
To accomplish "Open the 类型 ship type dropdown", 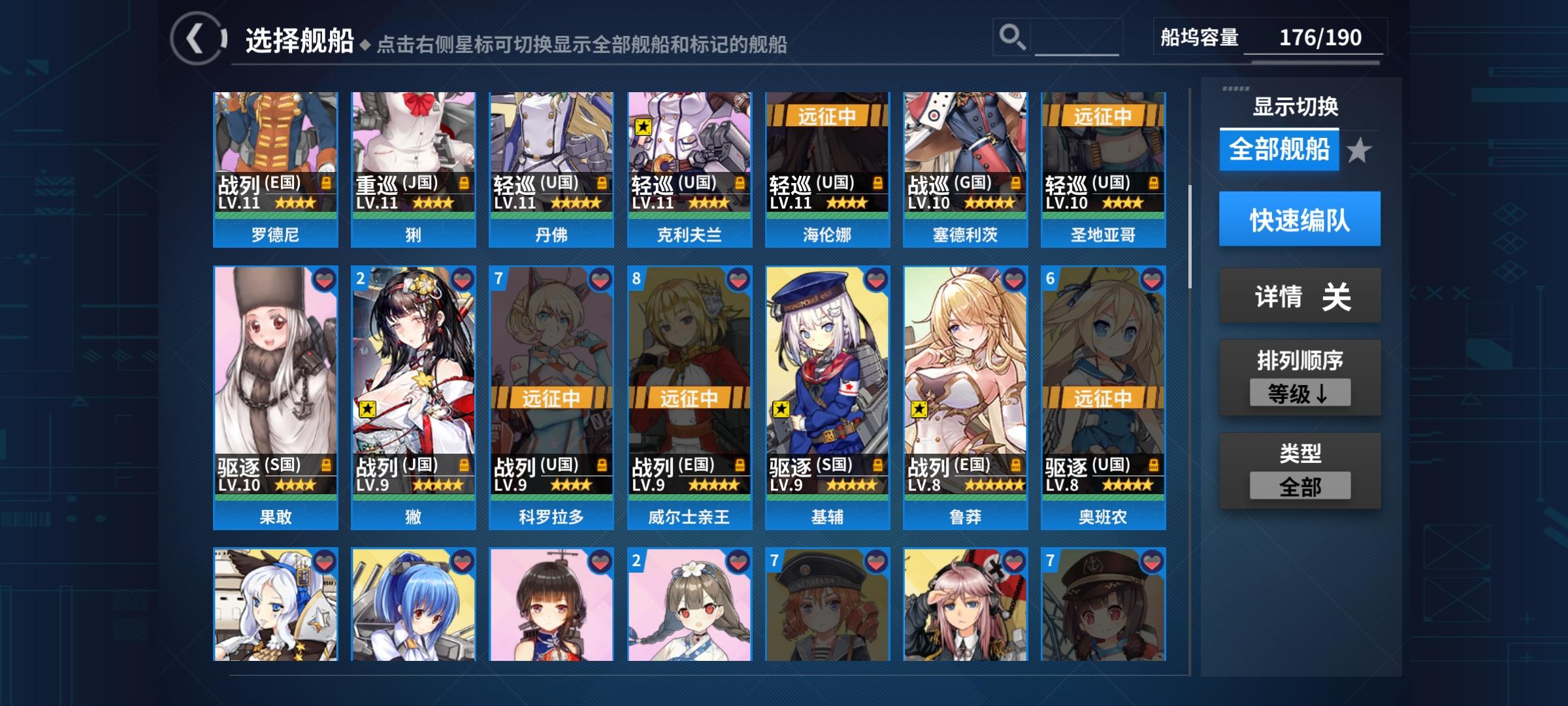I will pos(1299,485).
